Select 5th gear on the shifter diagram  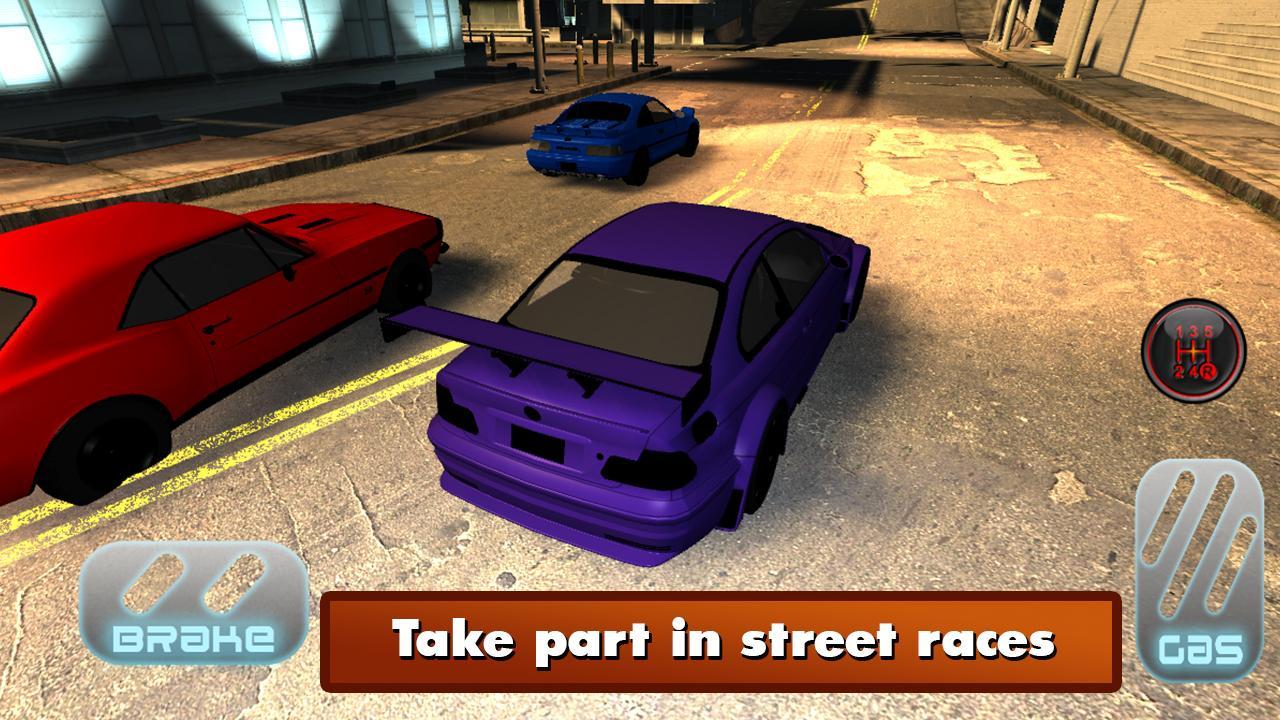click(1208, 331)
